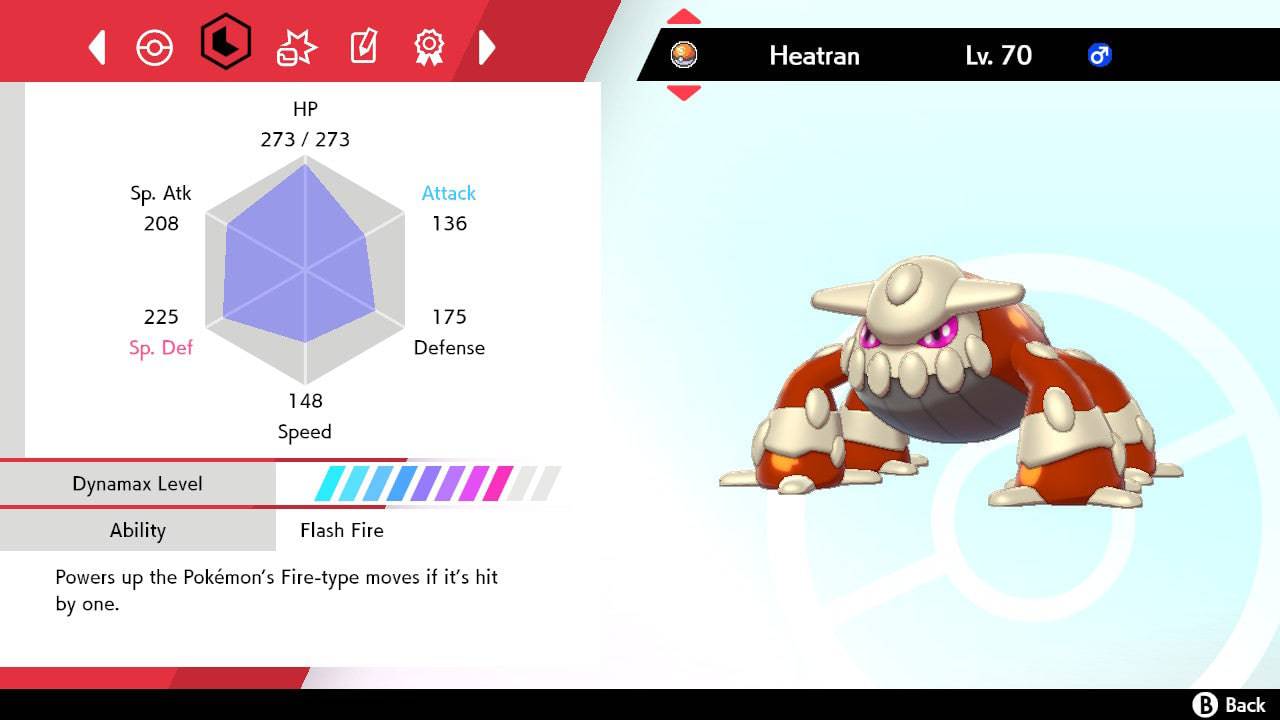Show the ribbons tab
Viewport: 1280px width, 720px height.
tap(429, 47)
